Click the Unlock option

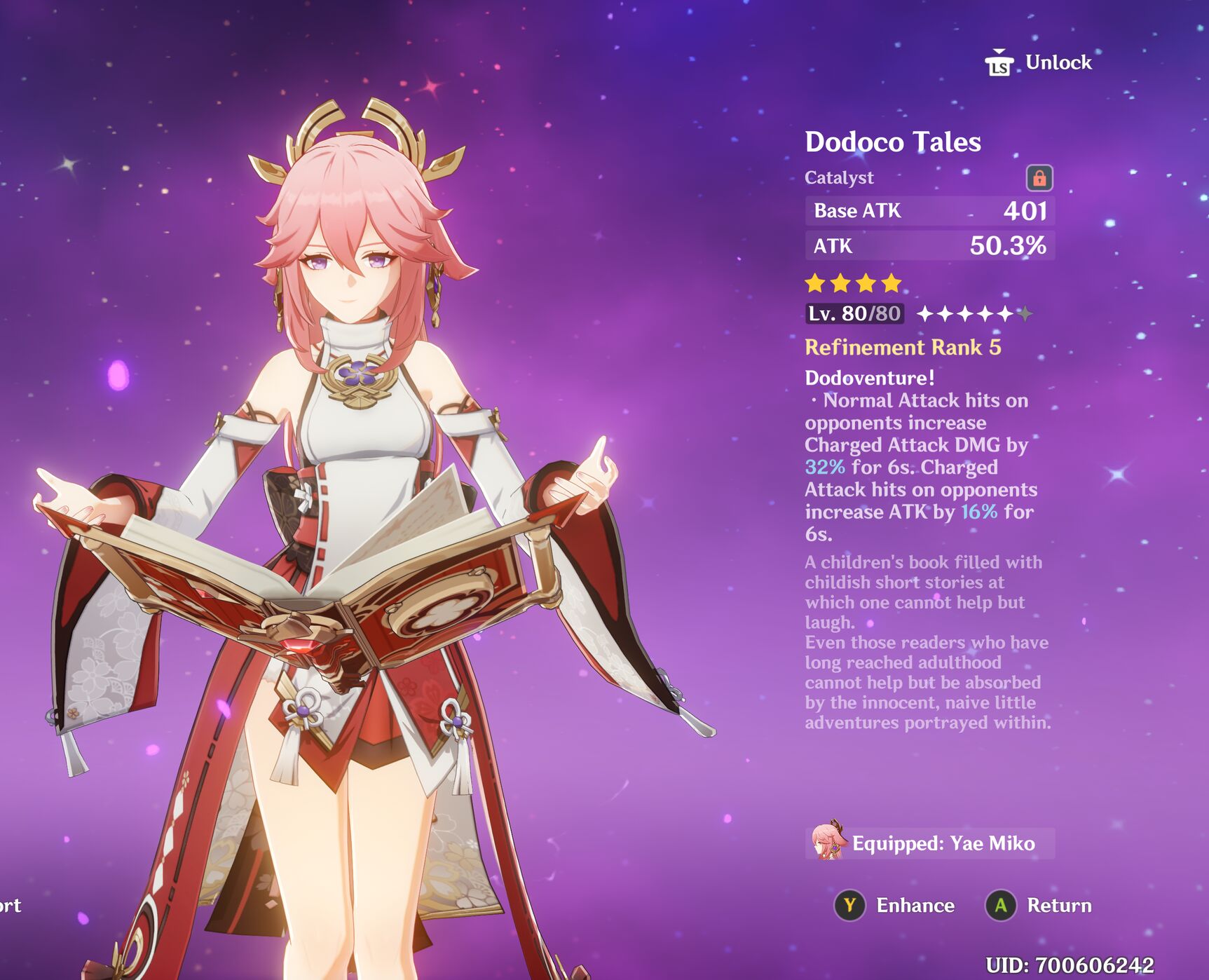pos(1039,63)
